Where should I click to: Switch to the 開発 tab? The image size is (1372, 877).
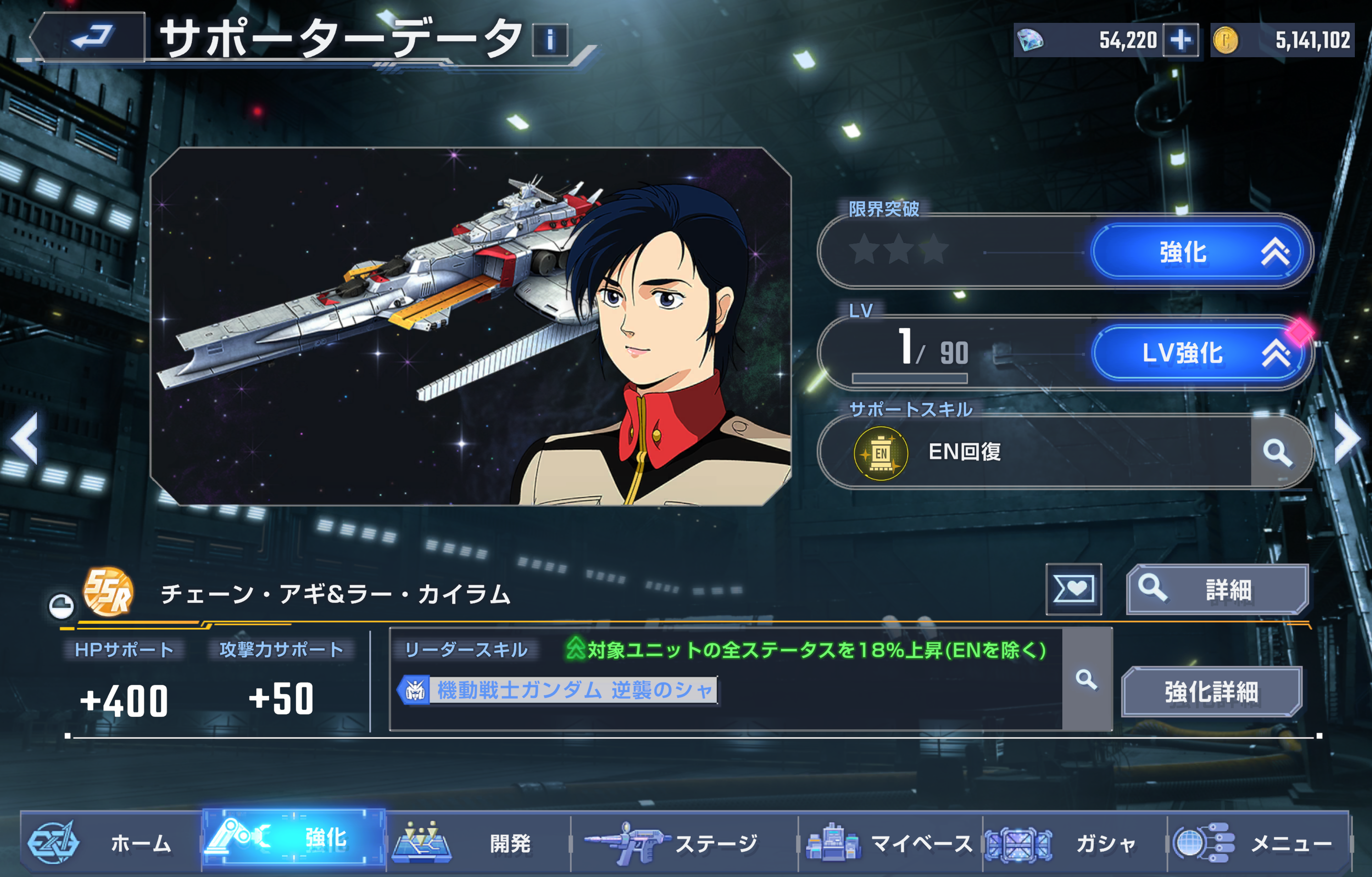click(479, 843)
